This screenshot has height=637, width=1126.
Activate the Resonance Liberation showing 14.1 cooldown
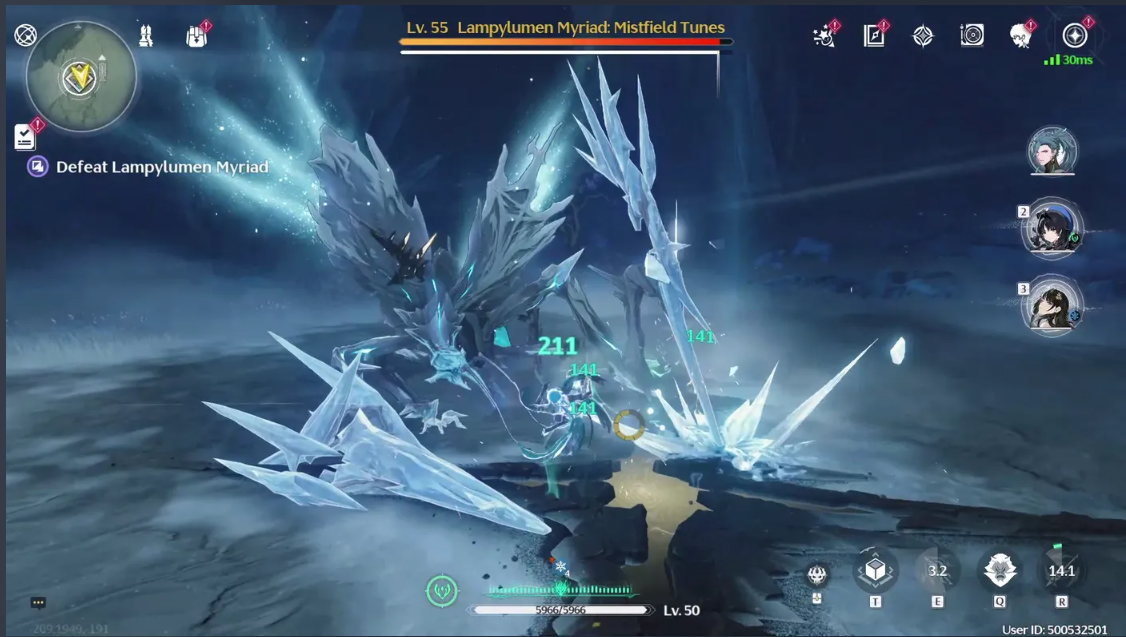pyautogui.click(x=1061, y=571)
